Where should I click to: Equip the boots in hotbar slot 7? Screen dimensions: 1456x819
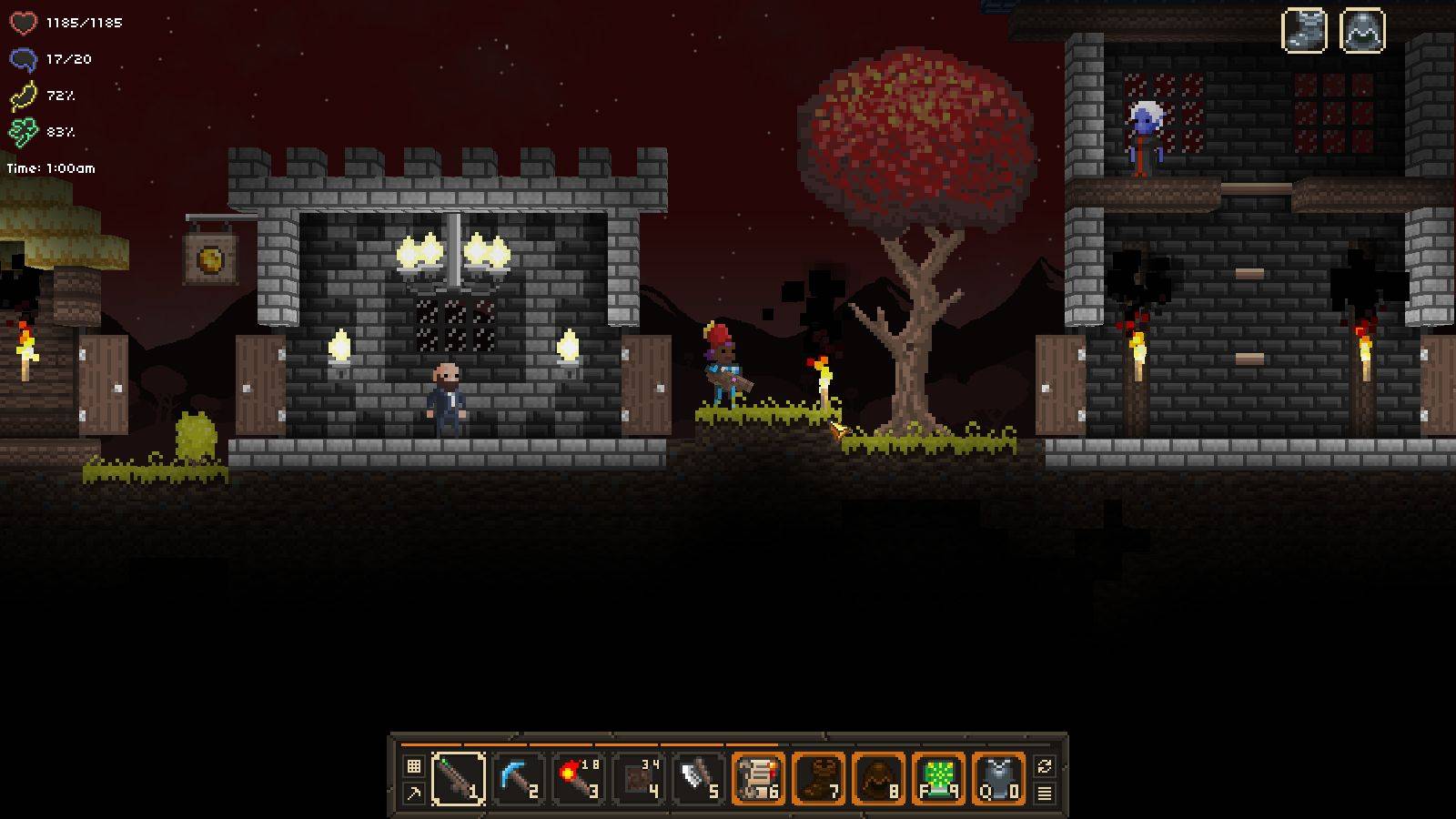(x=818, y=778)
